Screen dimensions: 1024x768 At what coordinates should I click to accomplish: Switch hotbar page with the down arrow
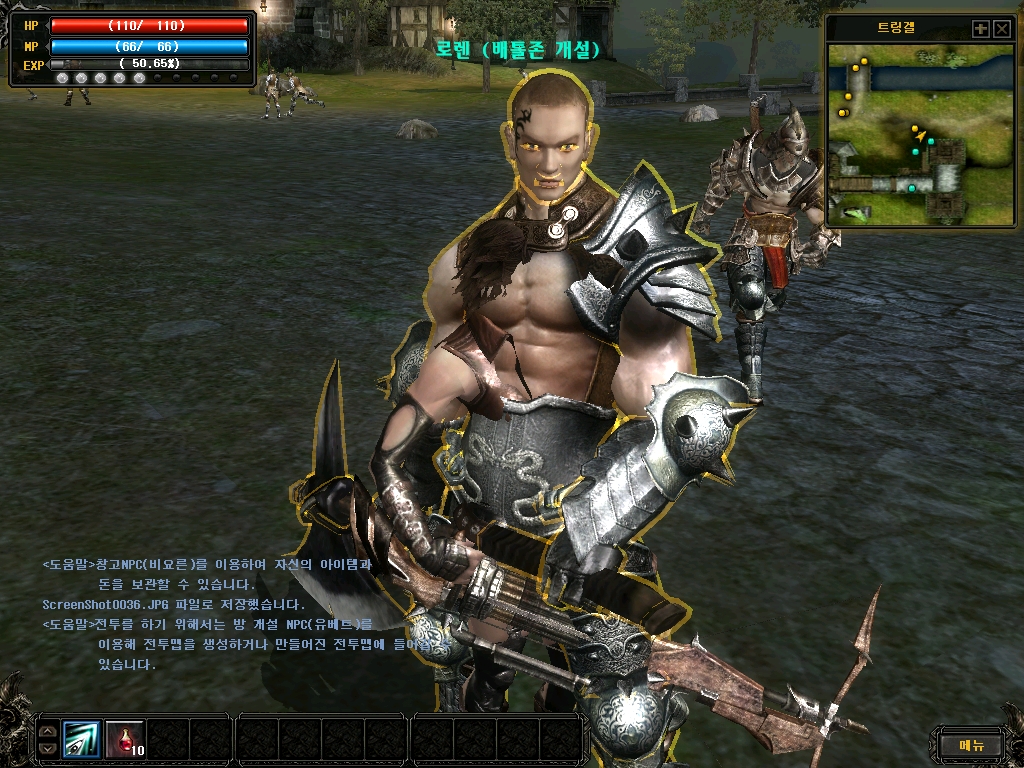pos(48,747)
